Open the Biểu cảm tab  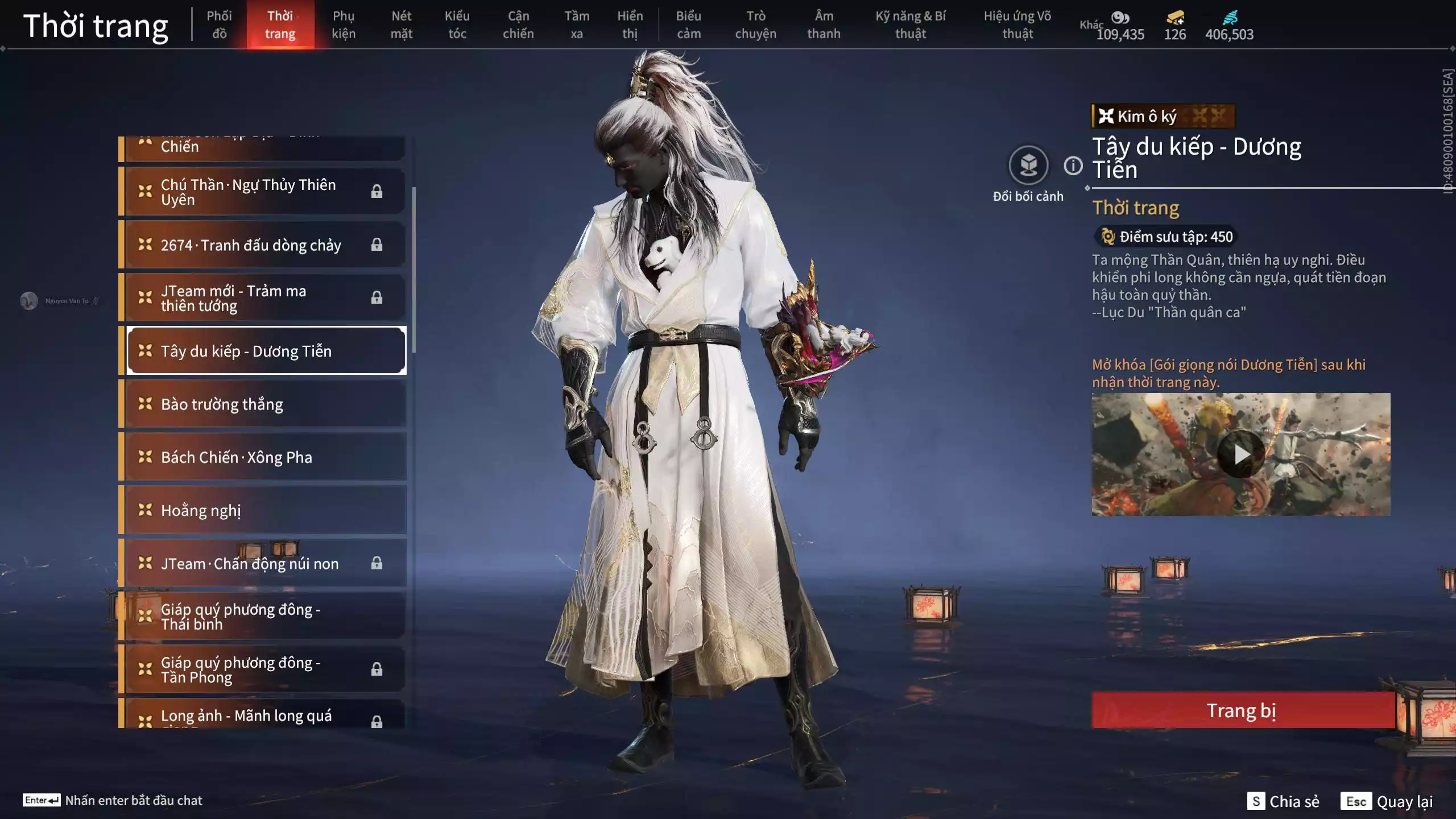(x=688, y=25)
